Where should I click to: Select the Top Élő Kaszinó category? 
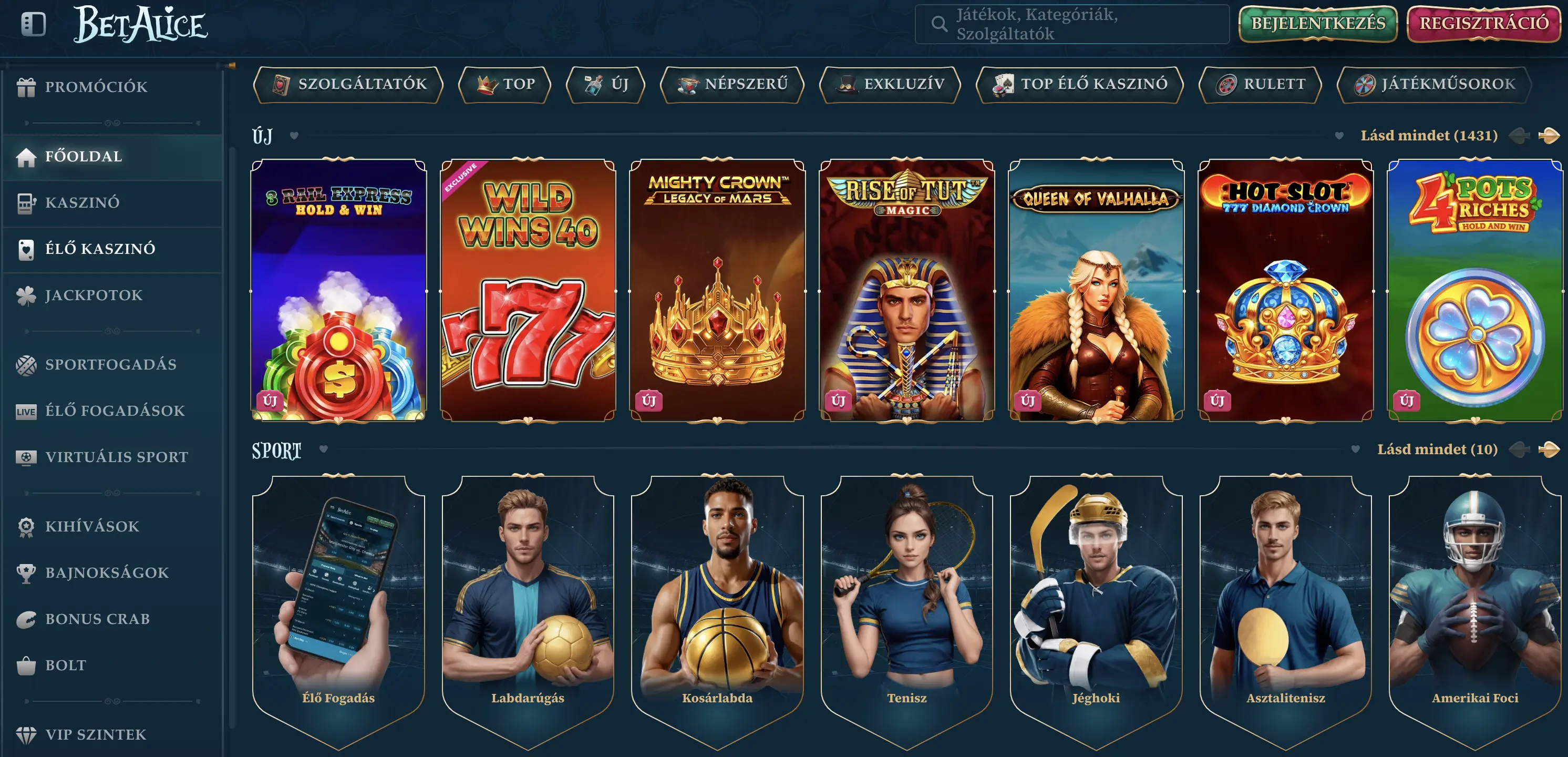point(1079,85)
